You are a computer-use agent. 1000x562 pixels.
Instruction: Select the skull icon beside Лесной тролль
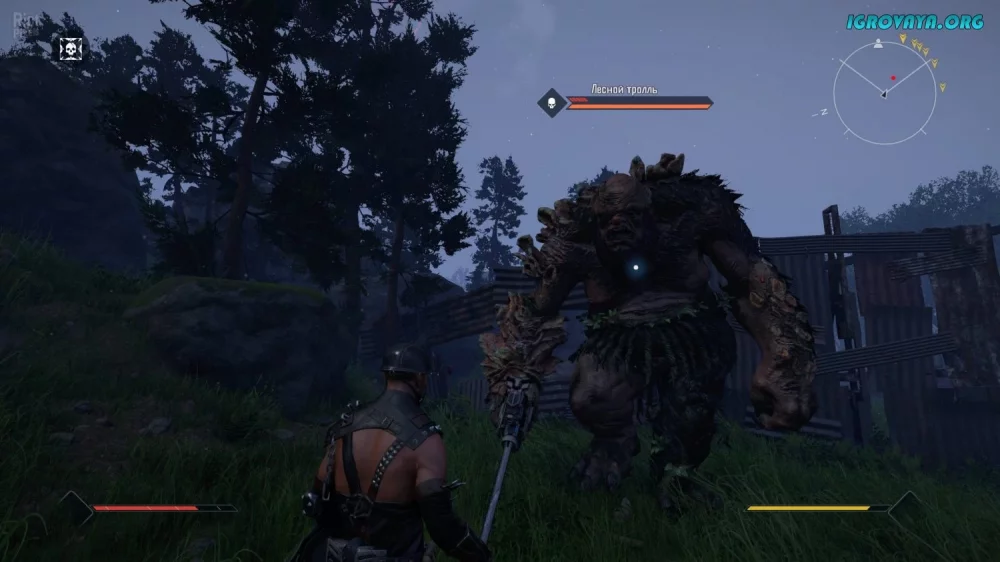pos(551,101)
